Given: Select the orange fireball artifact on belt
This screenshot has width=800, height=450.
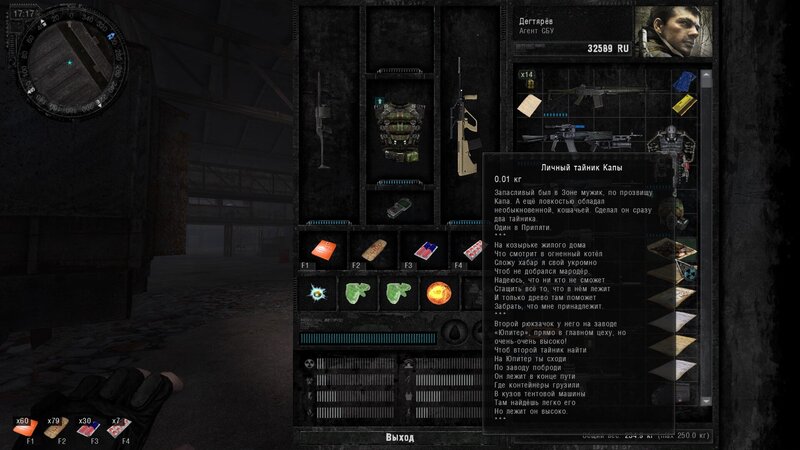Looking at the screenshot, I should click(x=438, y=294).
